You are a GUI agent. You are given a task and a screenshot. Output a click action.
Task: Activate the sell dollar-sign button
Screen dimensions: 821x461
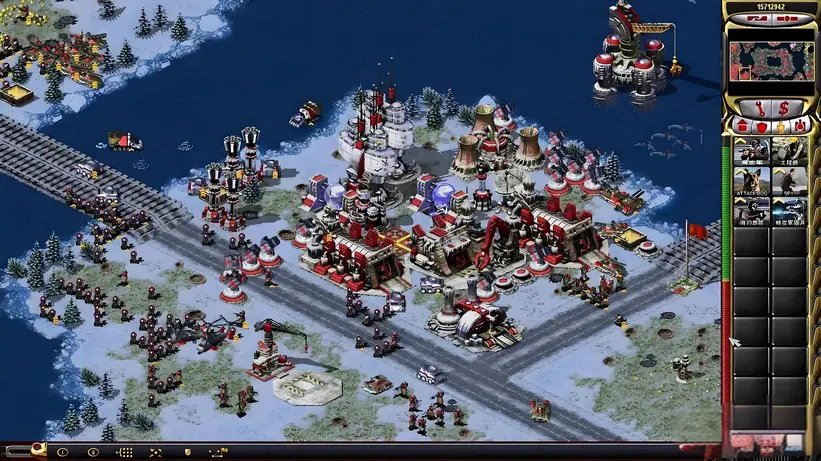point(783,106)
